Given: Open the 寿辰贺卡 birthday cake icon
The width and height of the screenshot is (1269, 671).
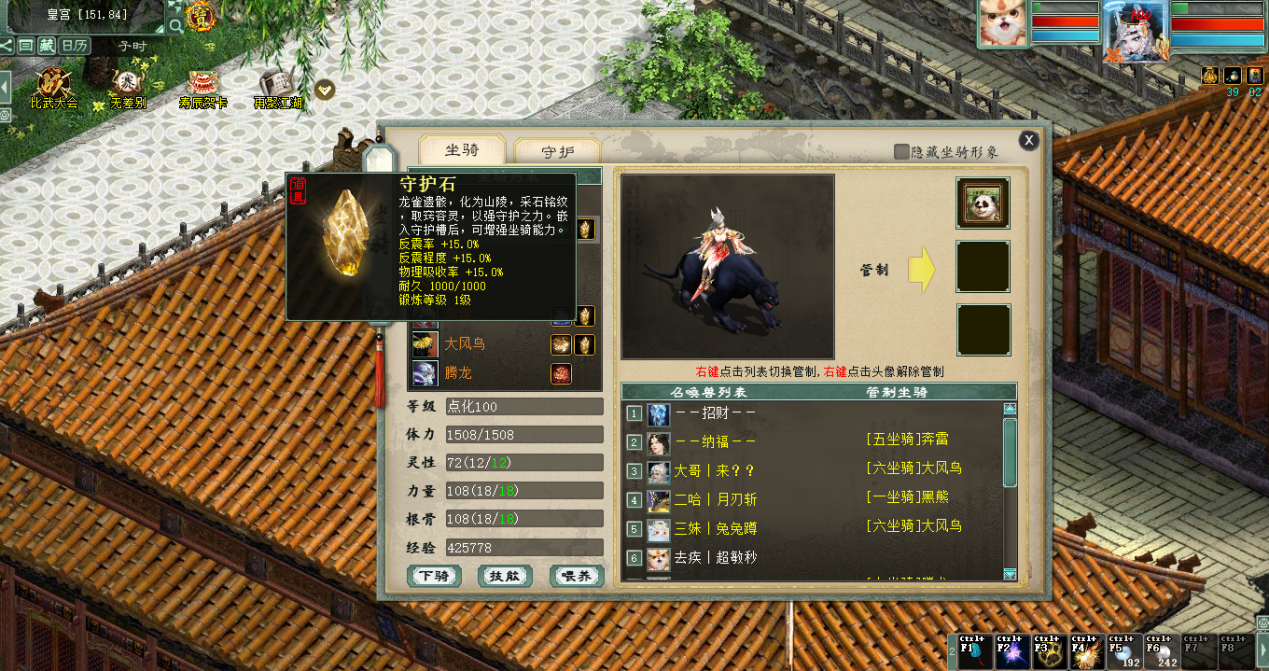Looking at the screenshot, I should pos(203,88).
